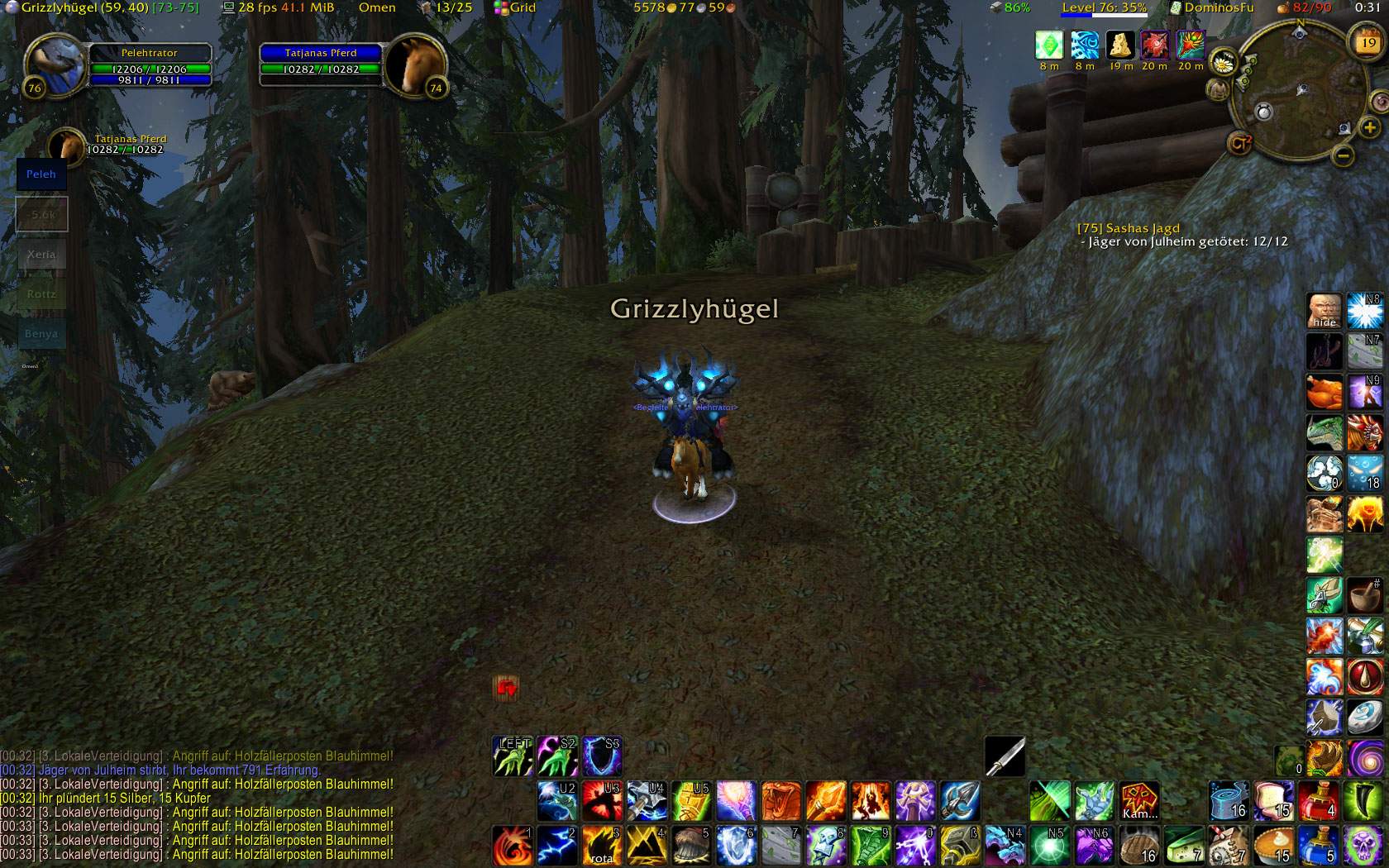The width and height of the screenshot is (1389, 868).
Task: Activate the ability labeled rota
Action: (x=602, y=845)
